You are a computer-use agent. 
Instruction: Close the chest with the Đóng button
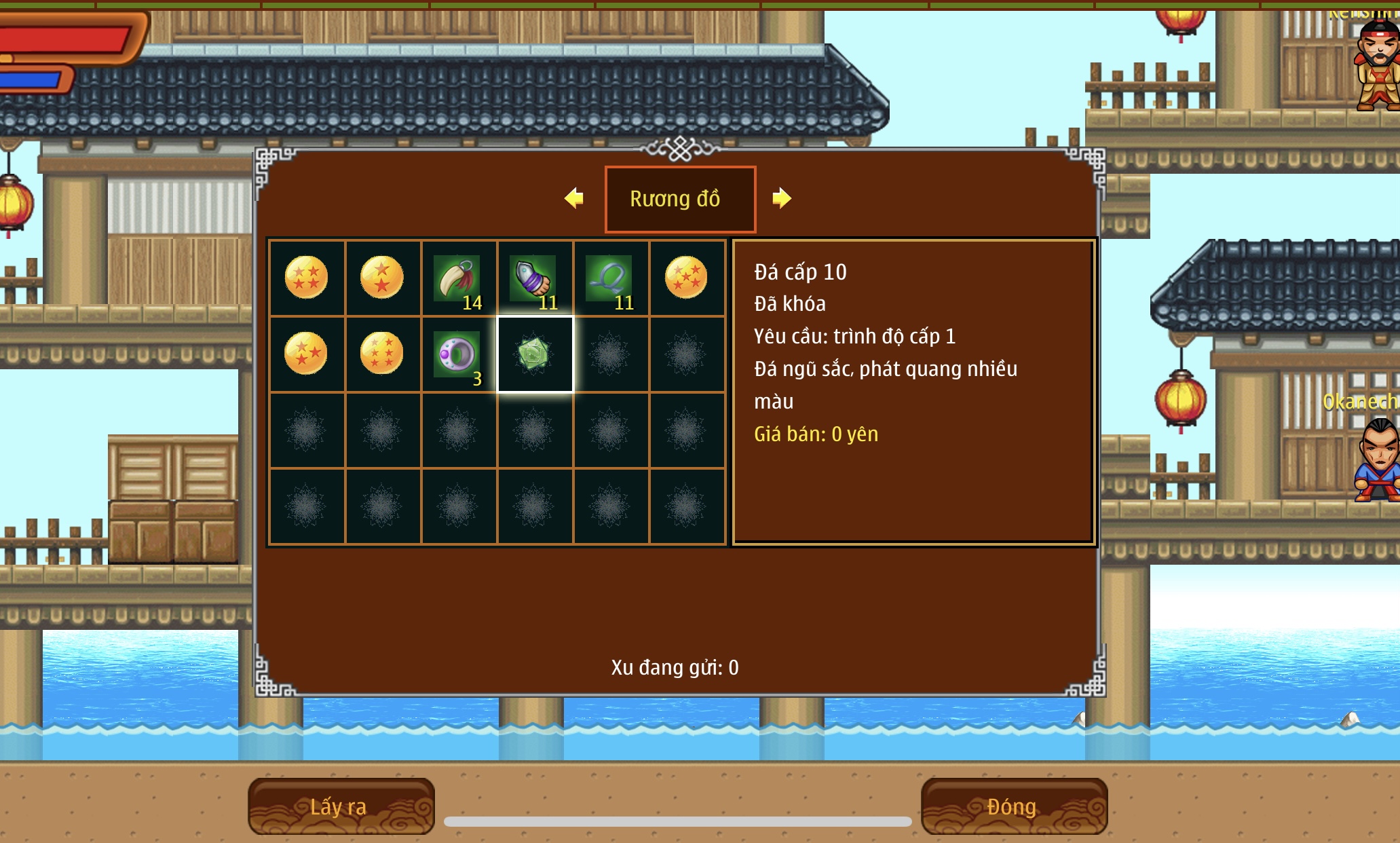(x=1013, y=806)
